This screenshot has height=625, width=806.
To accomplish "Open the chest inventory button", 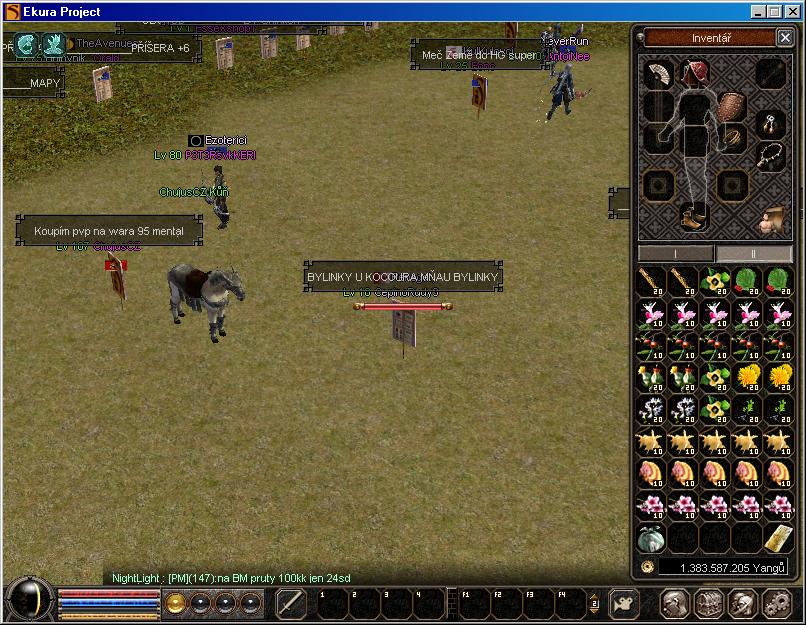I will [x=709, y=603].
